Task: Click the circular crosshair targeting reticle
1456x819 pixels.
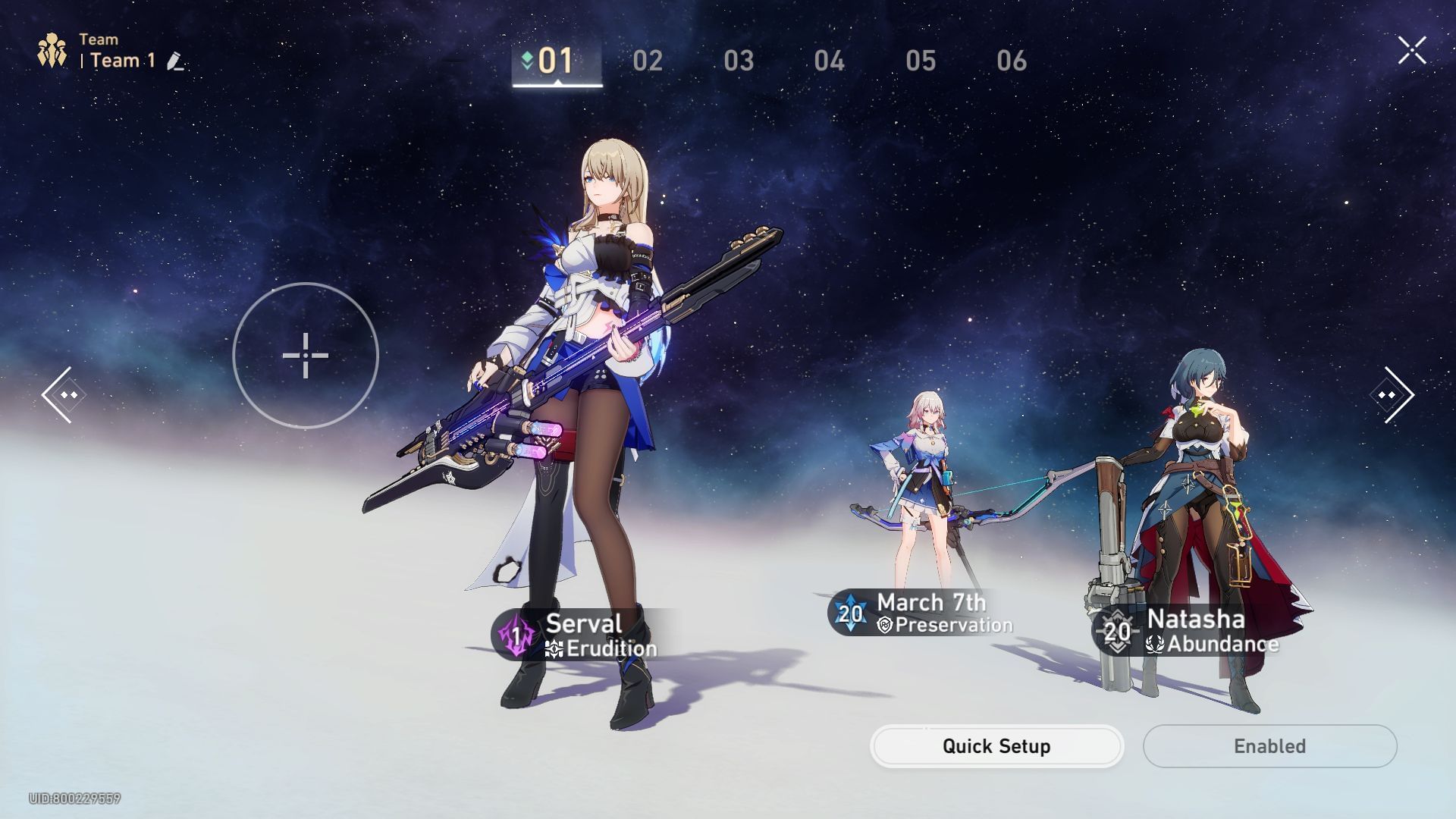Action: (306, 354)
